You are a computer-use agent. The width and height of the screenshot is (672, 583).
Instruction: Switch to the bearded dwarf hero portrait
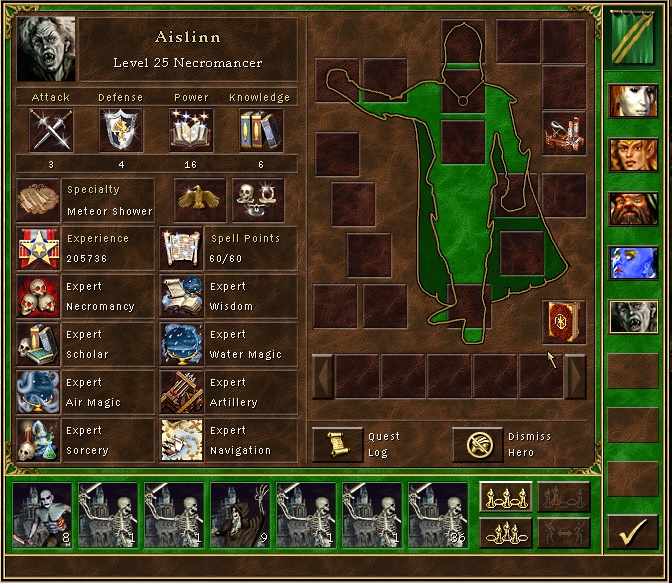point(633,209)
